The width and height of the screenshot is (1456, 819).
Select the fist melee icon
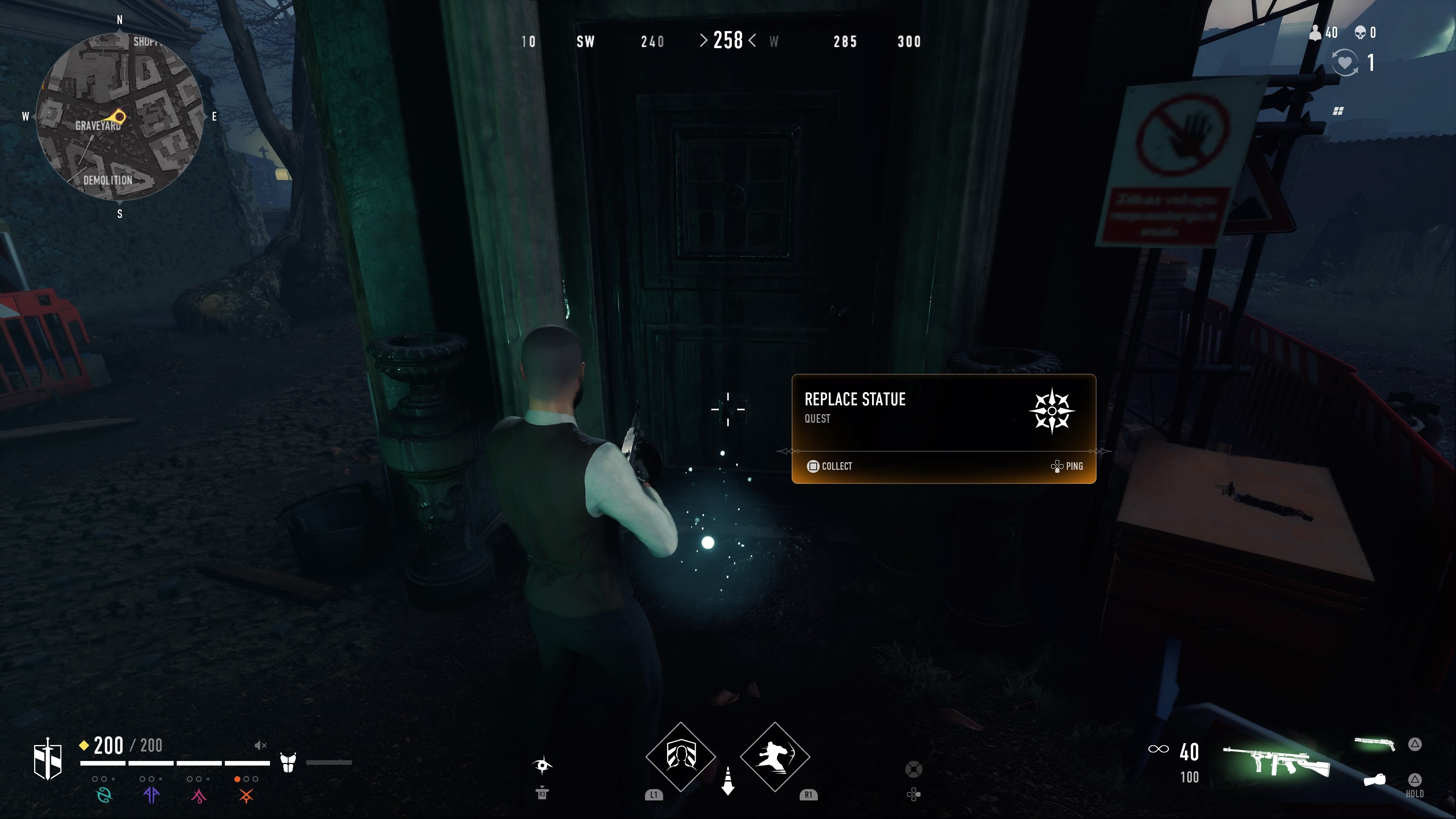click(1374, 780)
